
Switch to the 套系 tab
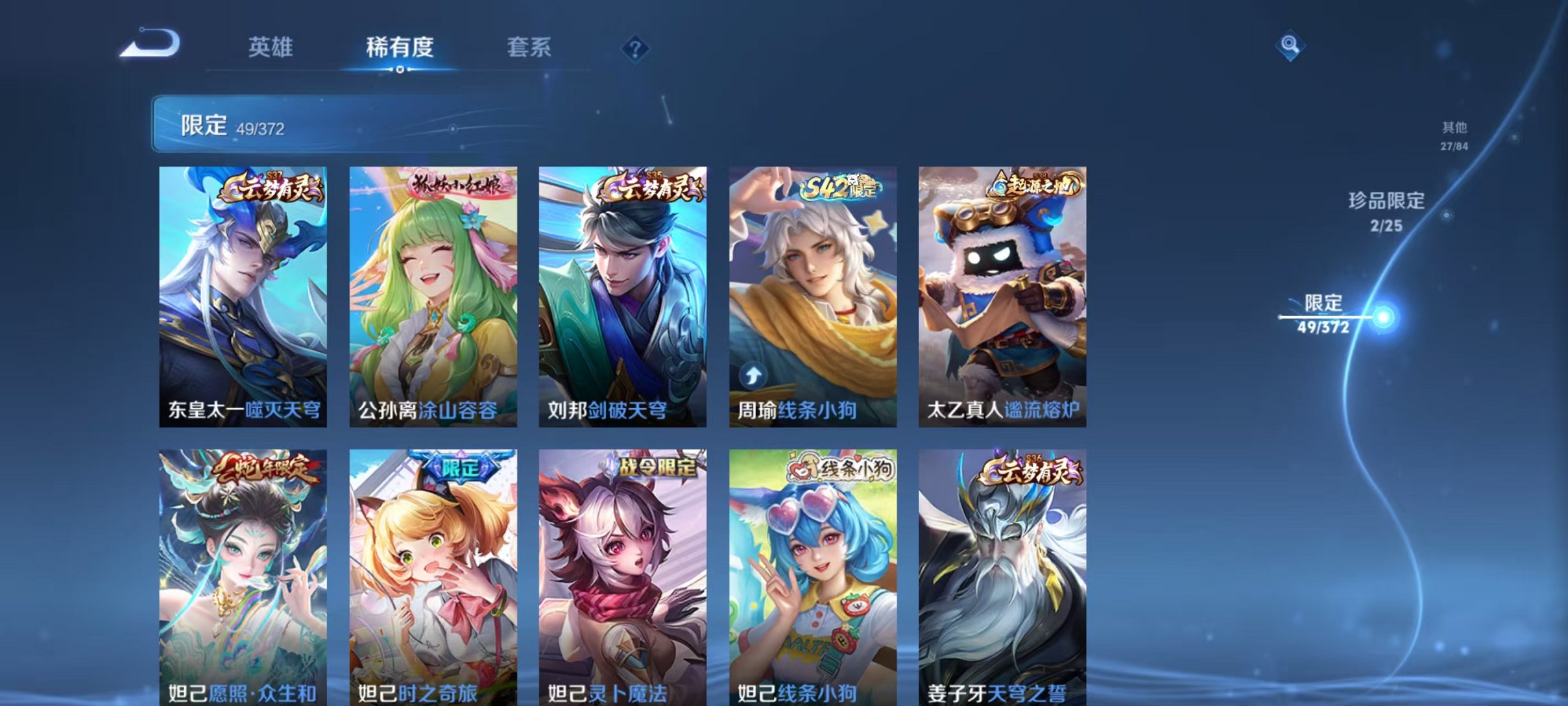tap(530, 47)
